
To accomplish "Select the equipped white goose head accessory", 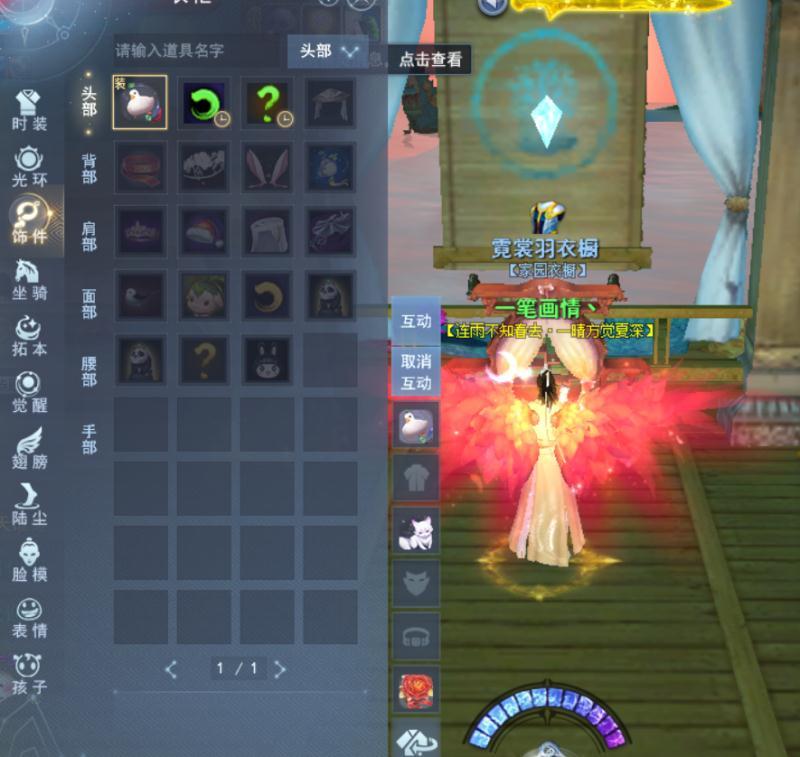I will [140, 103].
